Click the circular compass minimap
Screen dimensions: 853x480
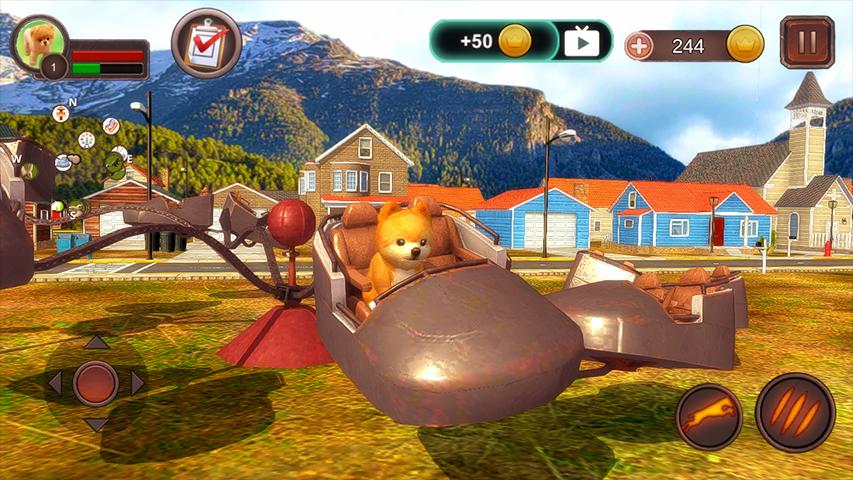[x=88, y=160]
